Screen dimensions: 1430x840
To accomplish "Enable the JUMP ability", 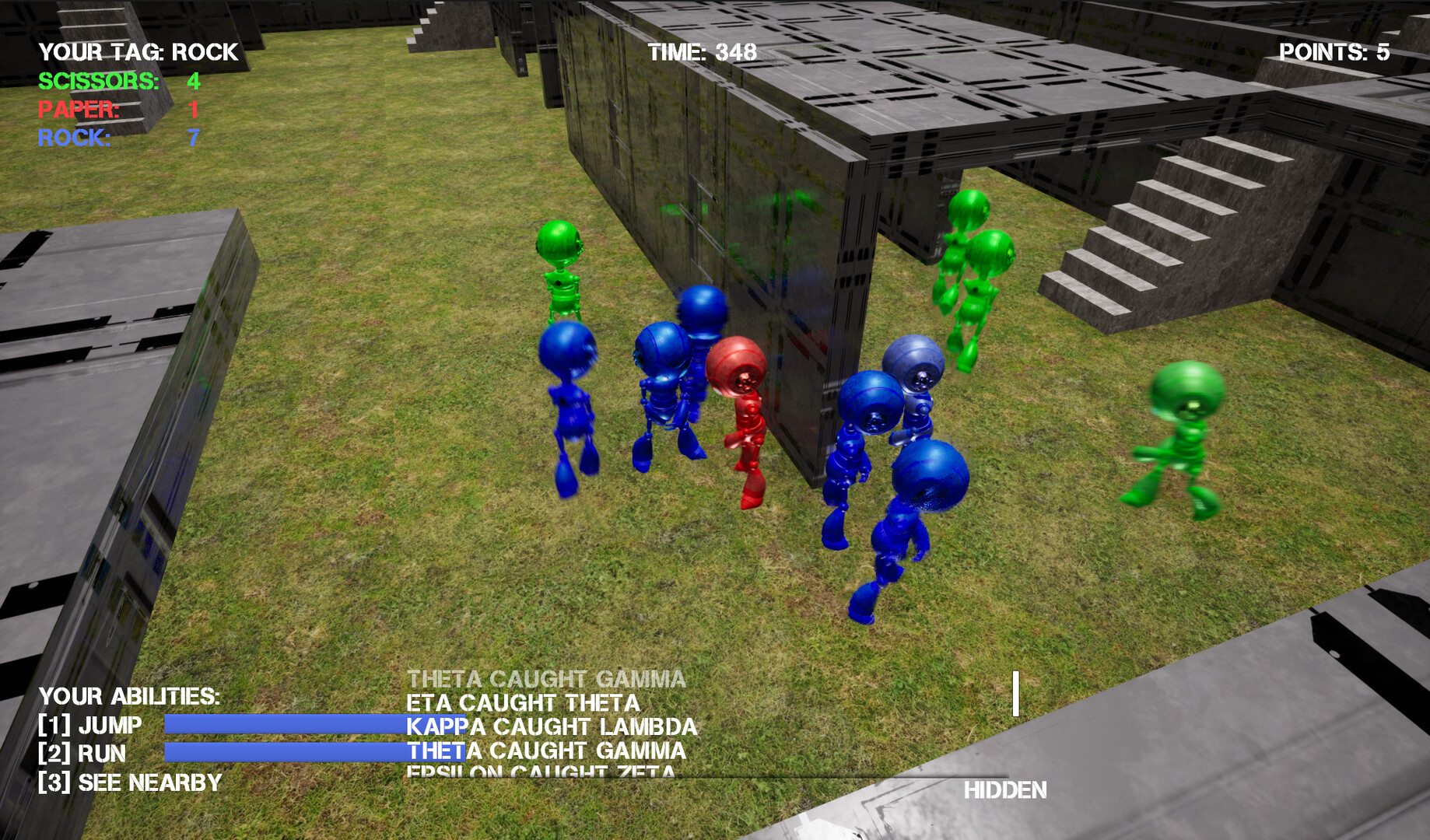I will coord(89,725).
